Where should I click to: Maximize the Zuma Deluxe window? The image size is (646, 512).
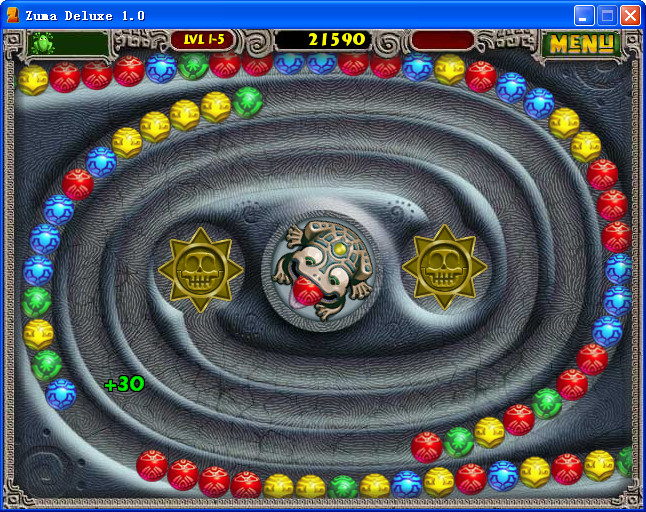[x=607, y=15]
